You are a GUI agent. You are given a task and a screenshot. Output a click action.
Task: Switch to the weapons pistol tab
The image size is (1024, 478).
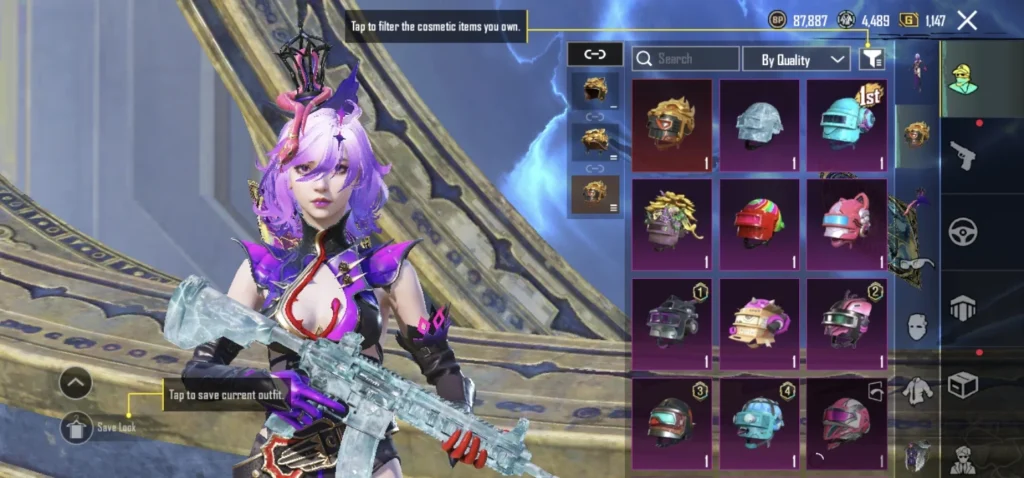[x=963, y=154]
